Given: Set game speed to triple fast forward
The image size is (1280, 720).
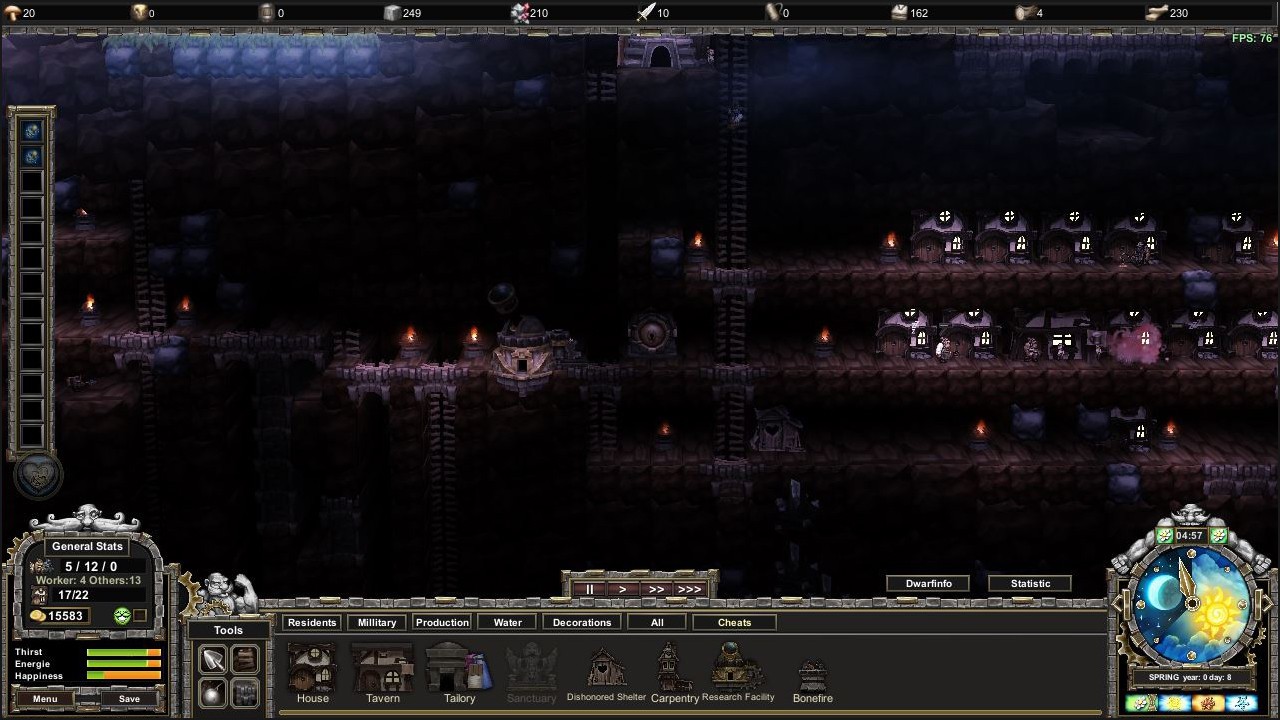Looking at the screenshot, I should [x=689, y=589].
